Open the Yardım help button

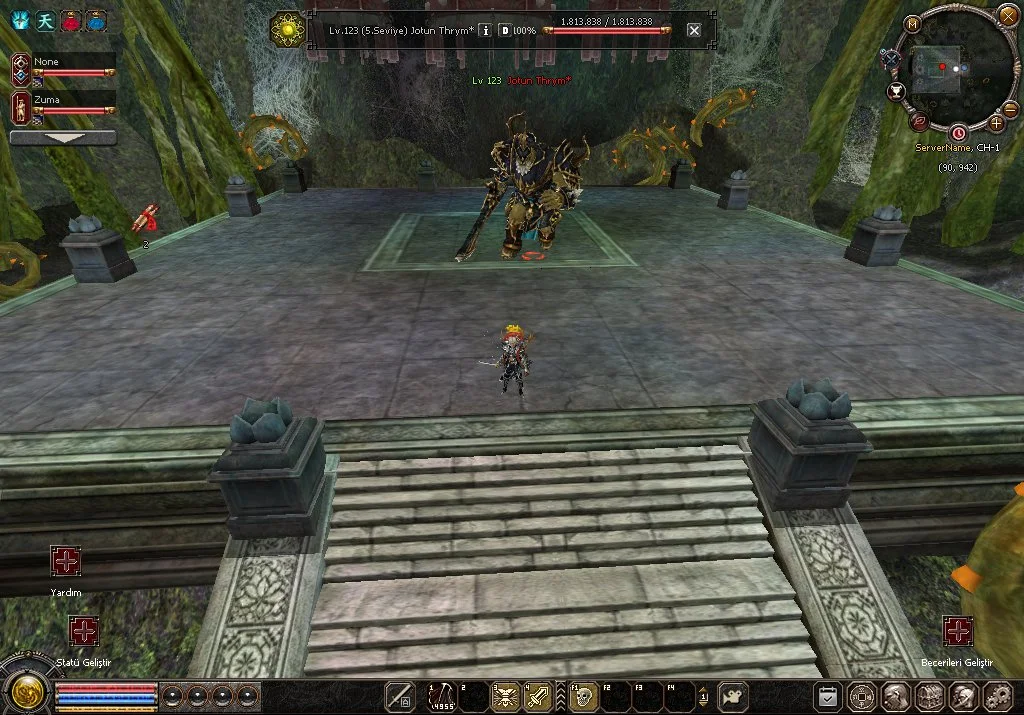66,561
